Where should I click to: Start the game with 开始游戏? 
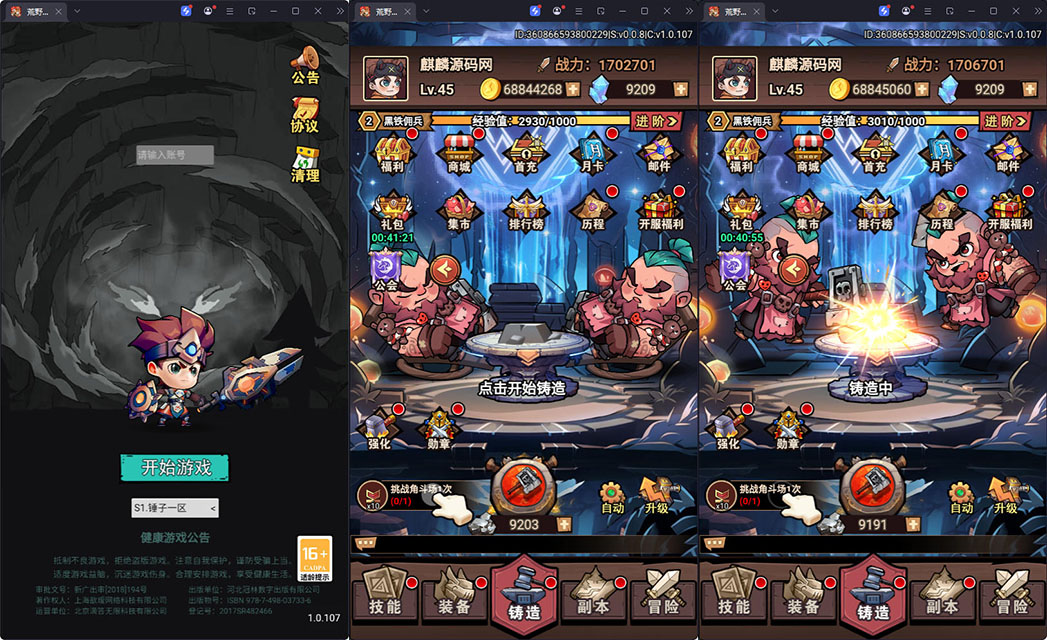tap(175, 467)
